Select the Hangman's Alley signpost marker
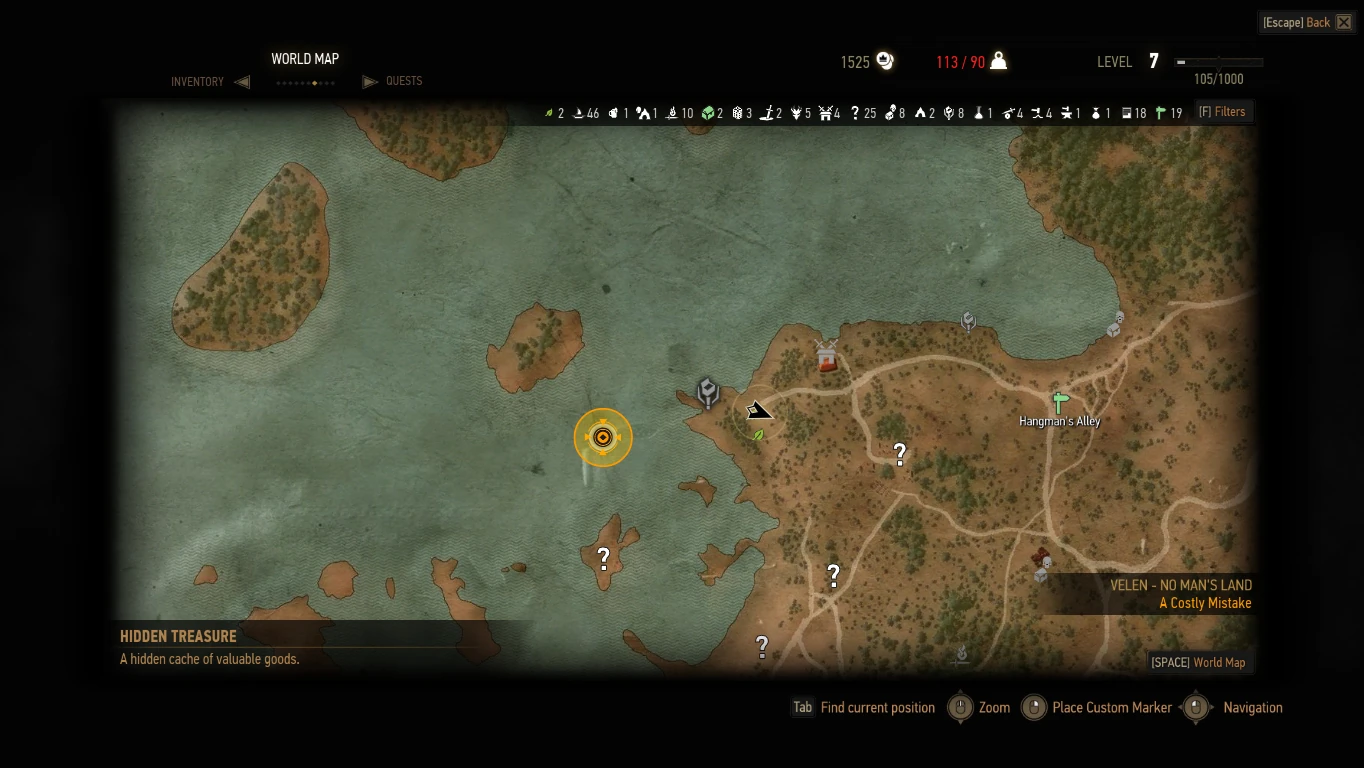The image size is (1364, 768). (1059, 403)
